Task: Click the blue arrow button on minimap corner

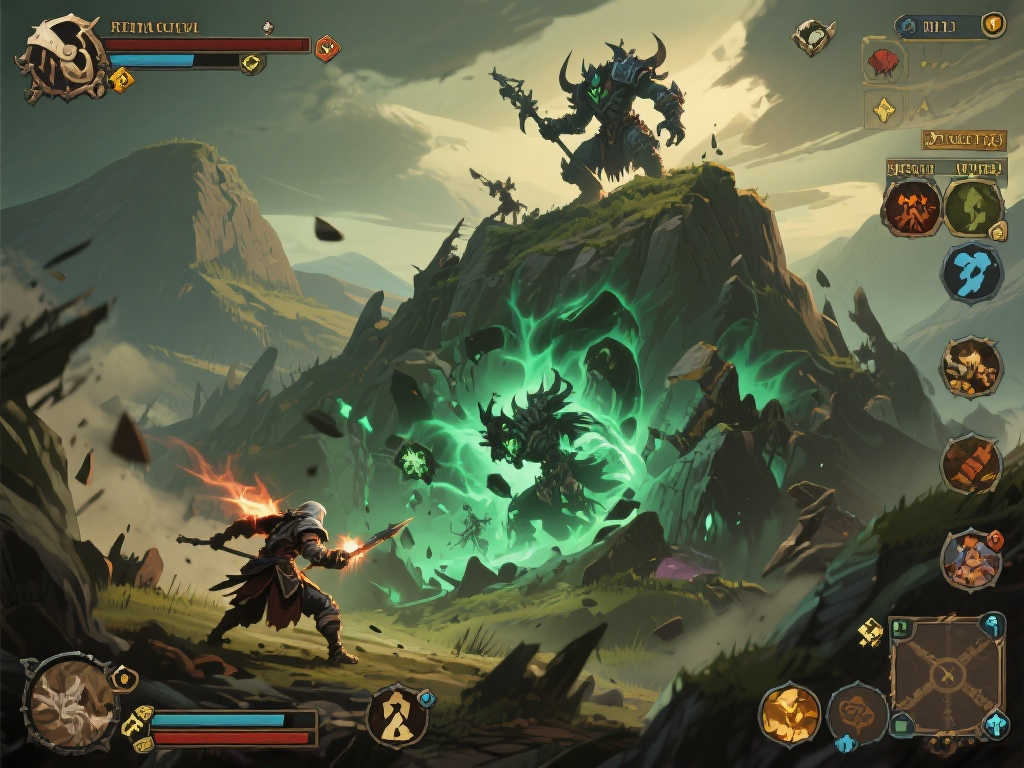Action: click(x=995, y=723)
